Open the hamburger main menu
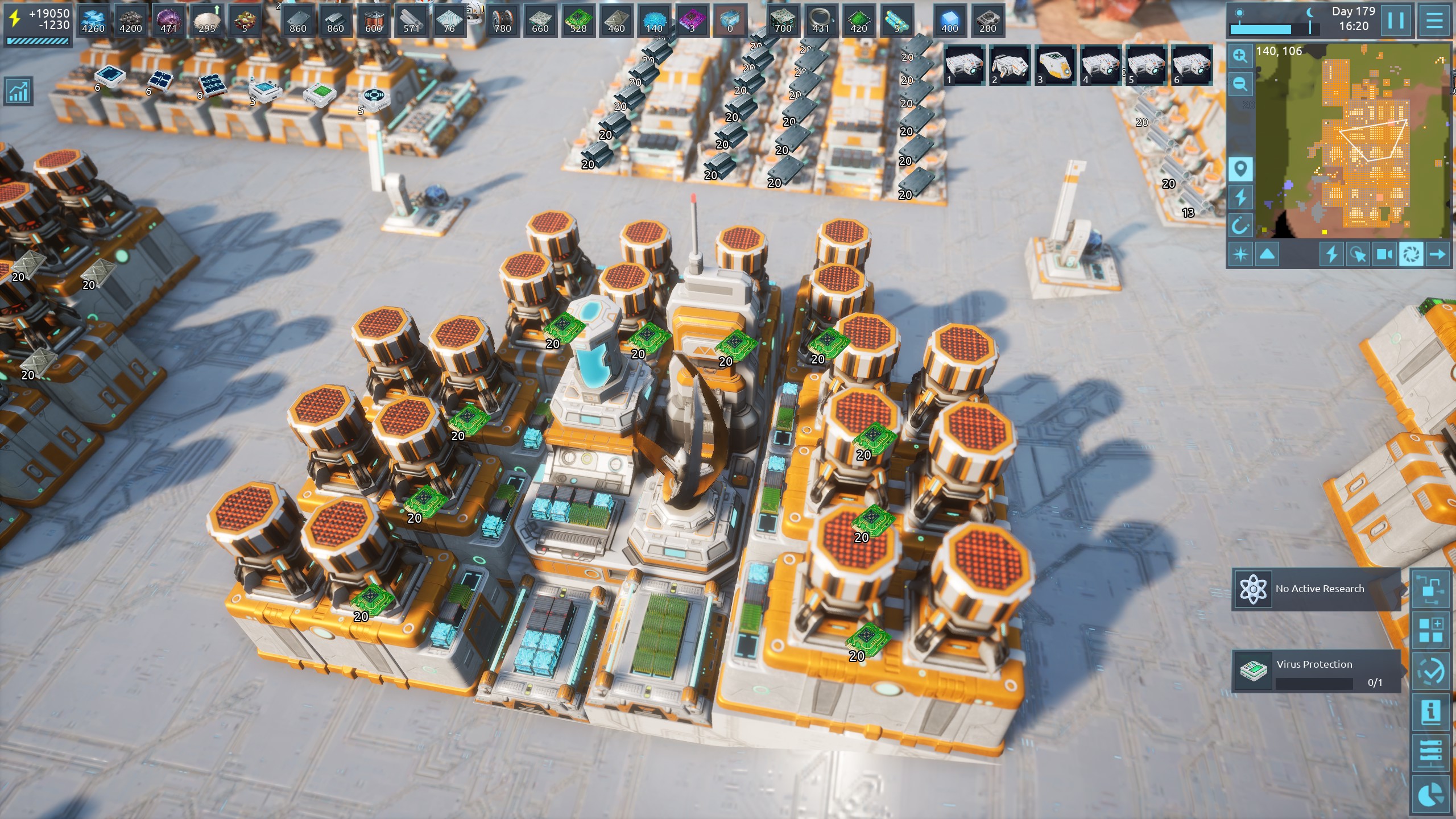This screenshot has height=819, width=1456. 1434,20
